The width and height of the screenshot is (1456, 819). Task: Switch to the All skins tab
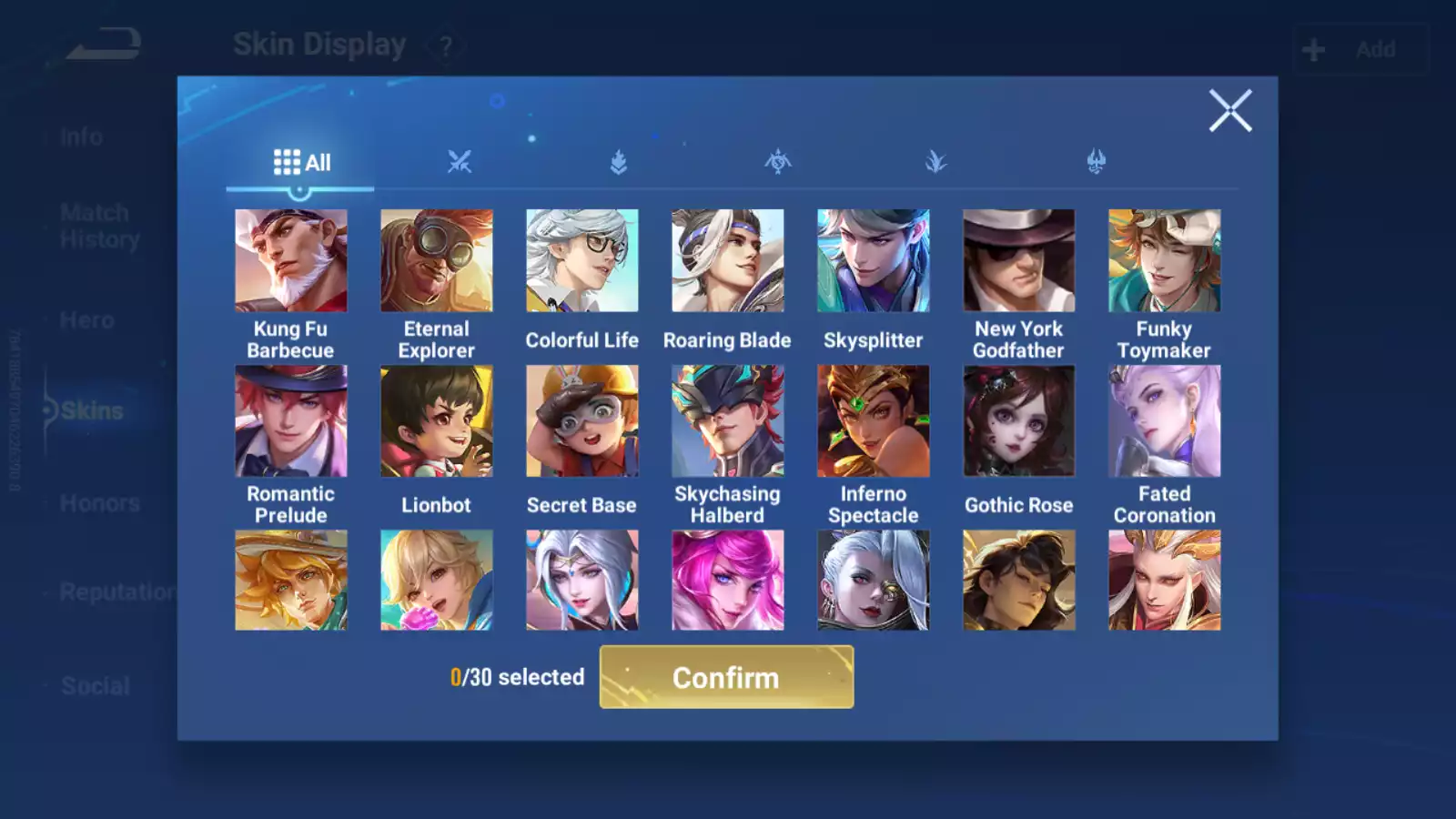(301, 163)
